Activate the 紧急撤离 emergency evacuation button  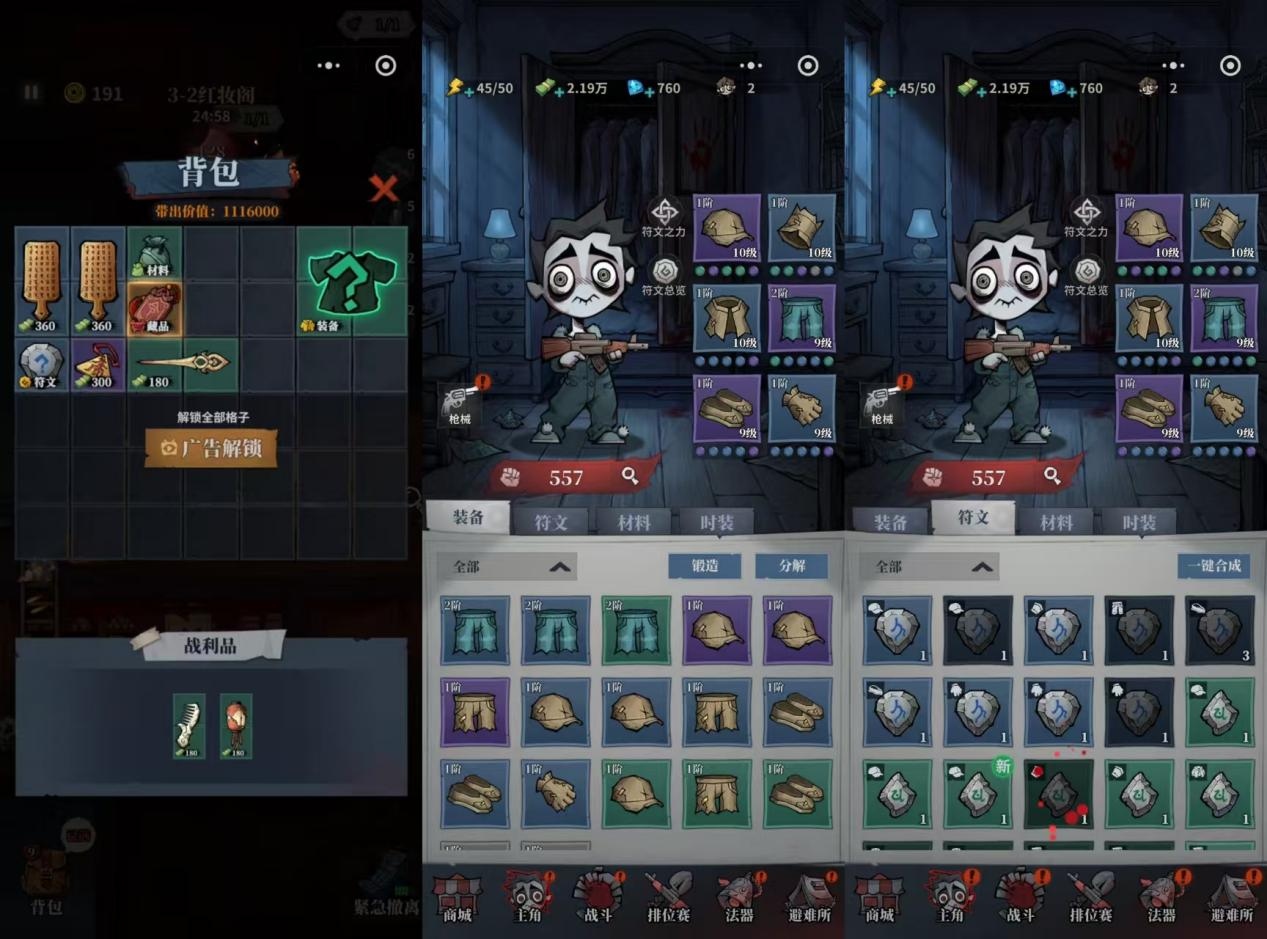point(385,885)
